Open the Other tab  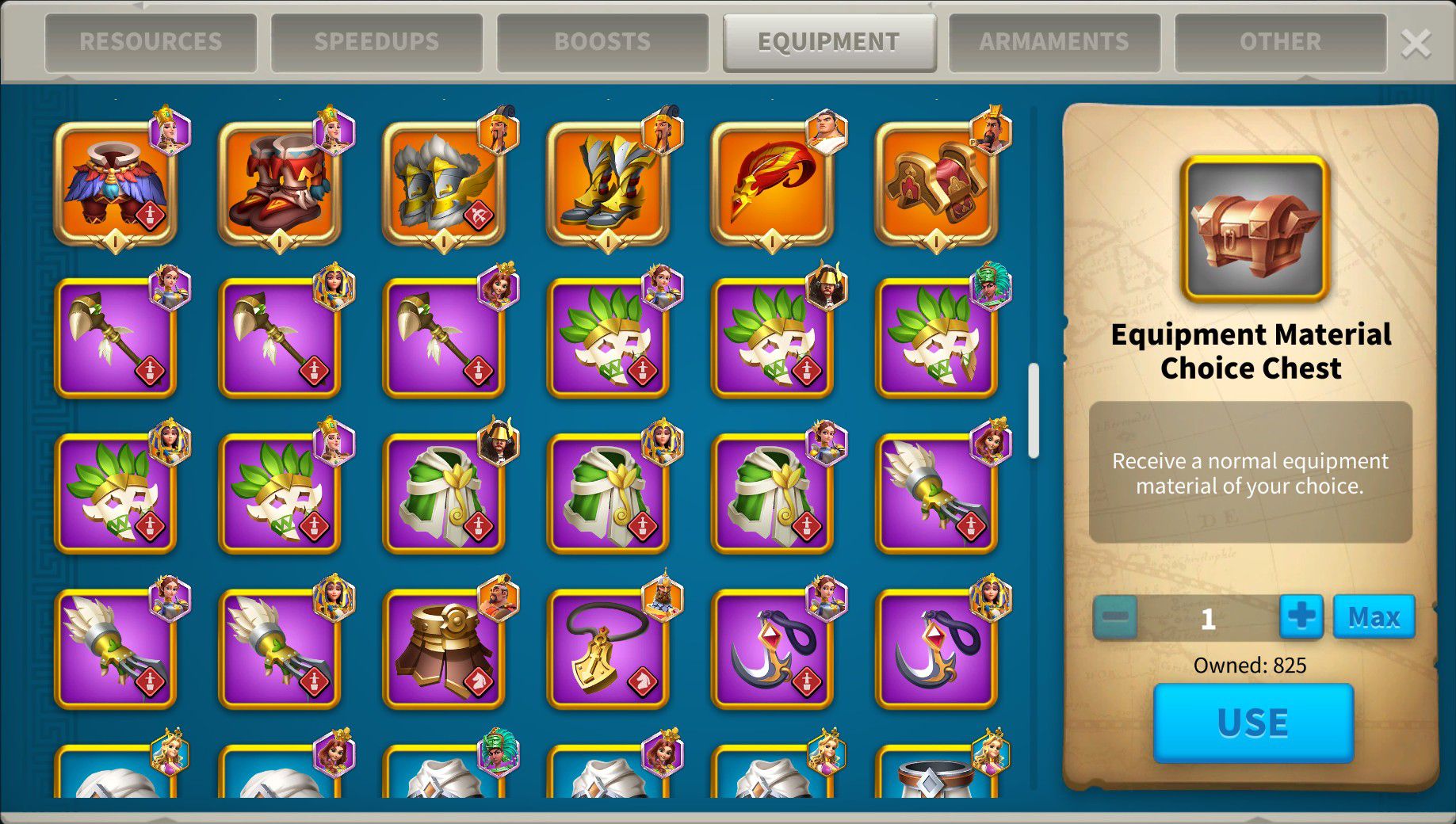click(x=1280, y=42)
